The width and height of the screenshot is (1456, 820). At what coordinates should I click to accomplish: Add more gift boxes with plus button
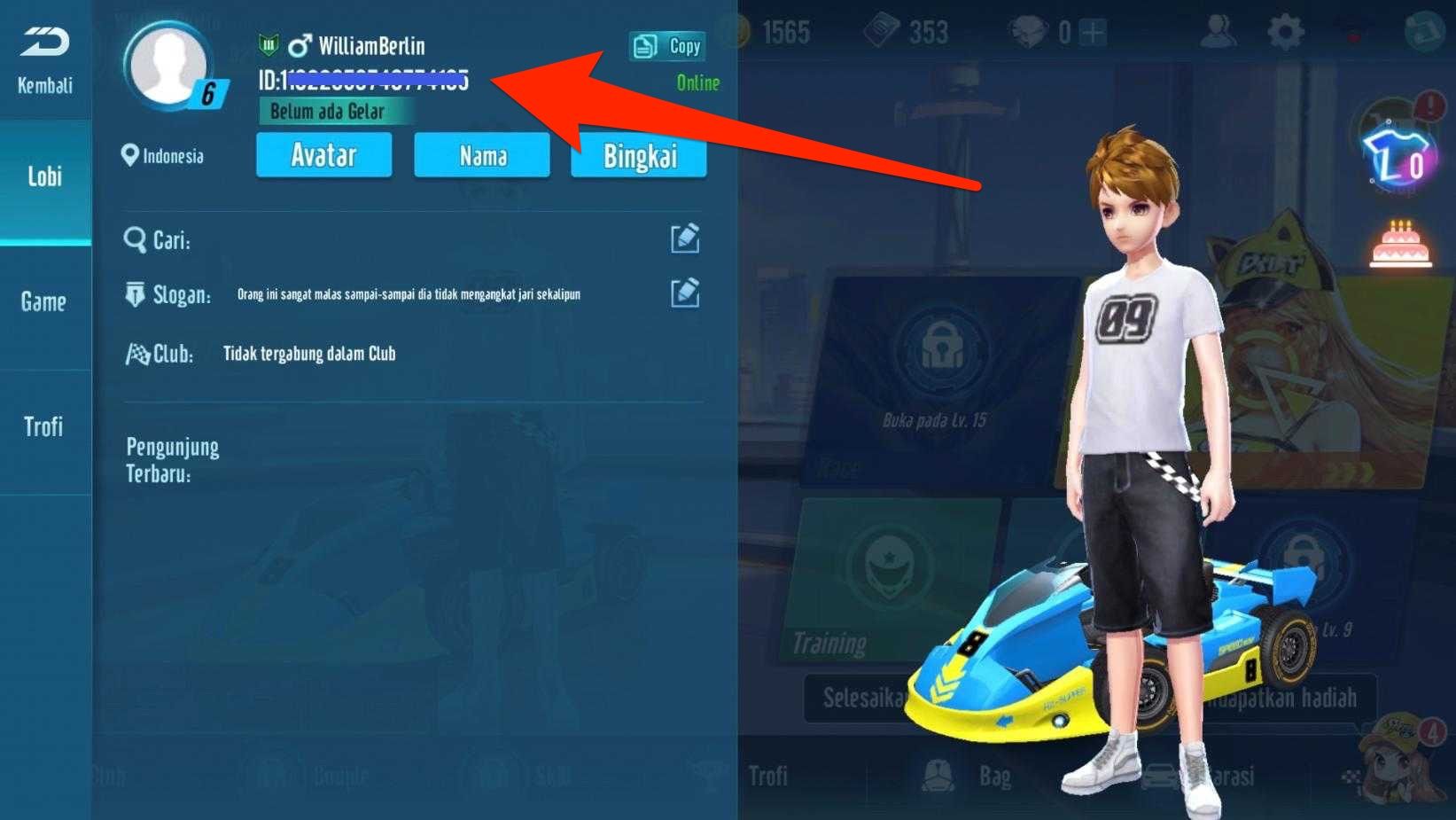coord(1094,33)
